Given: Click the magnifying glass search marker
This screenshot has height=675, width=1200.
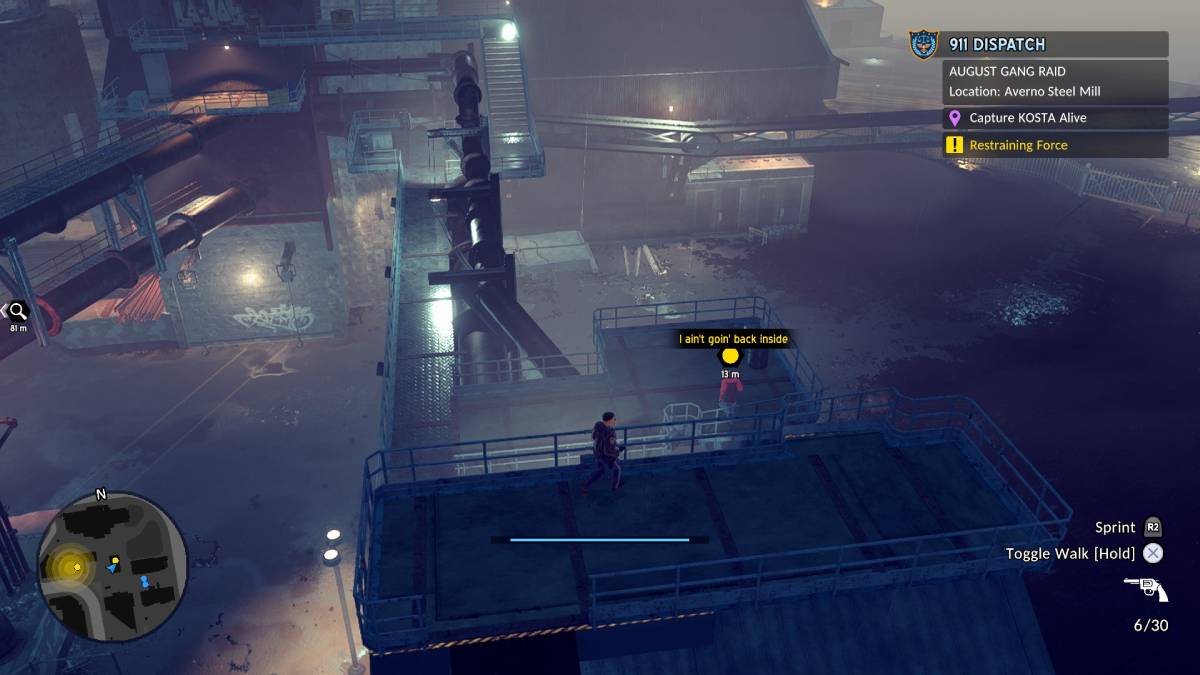Looking at the screenshot, I should 17,311.
